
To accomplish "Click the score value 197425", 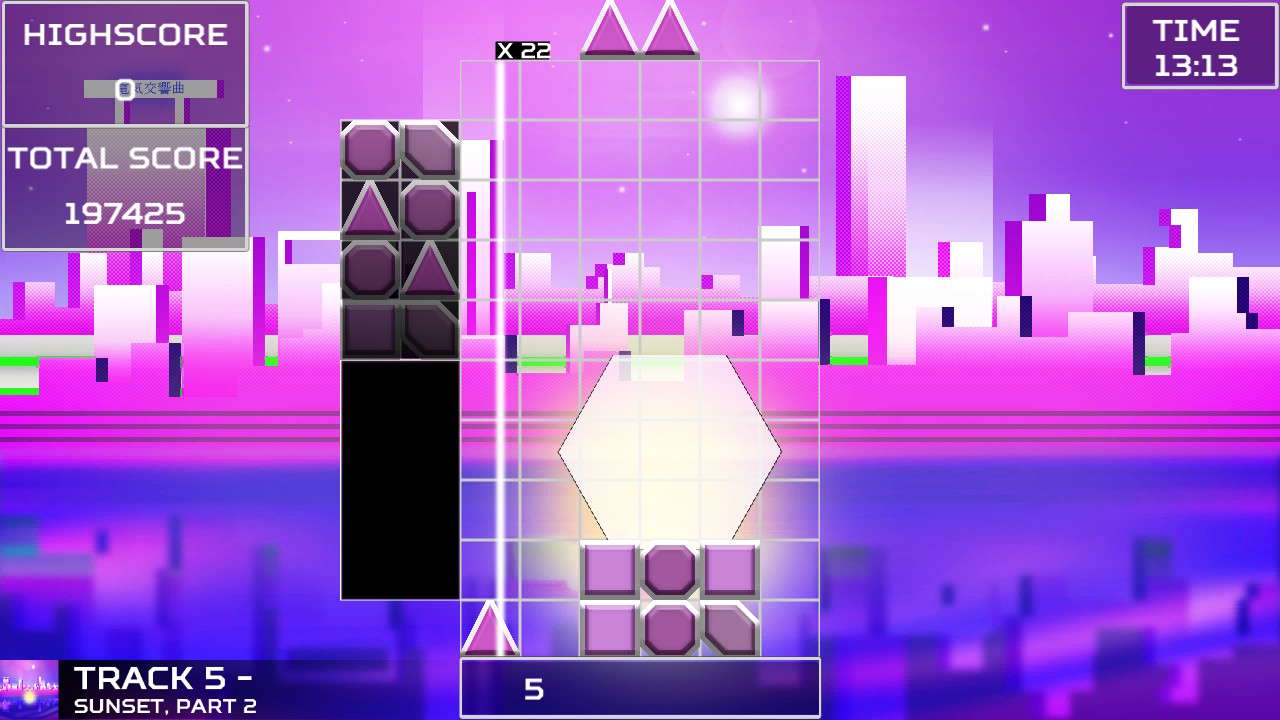I will [125, 212].
